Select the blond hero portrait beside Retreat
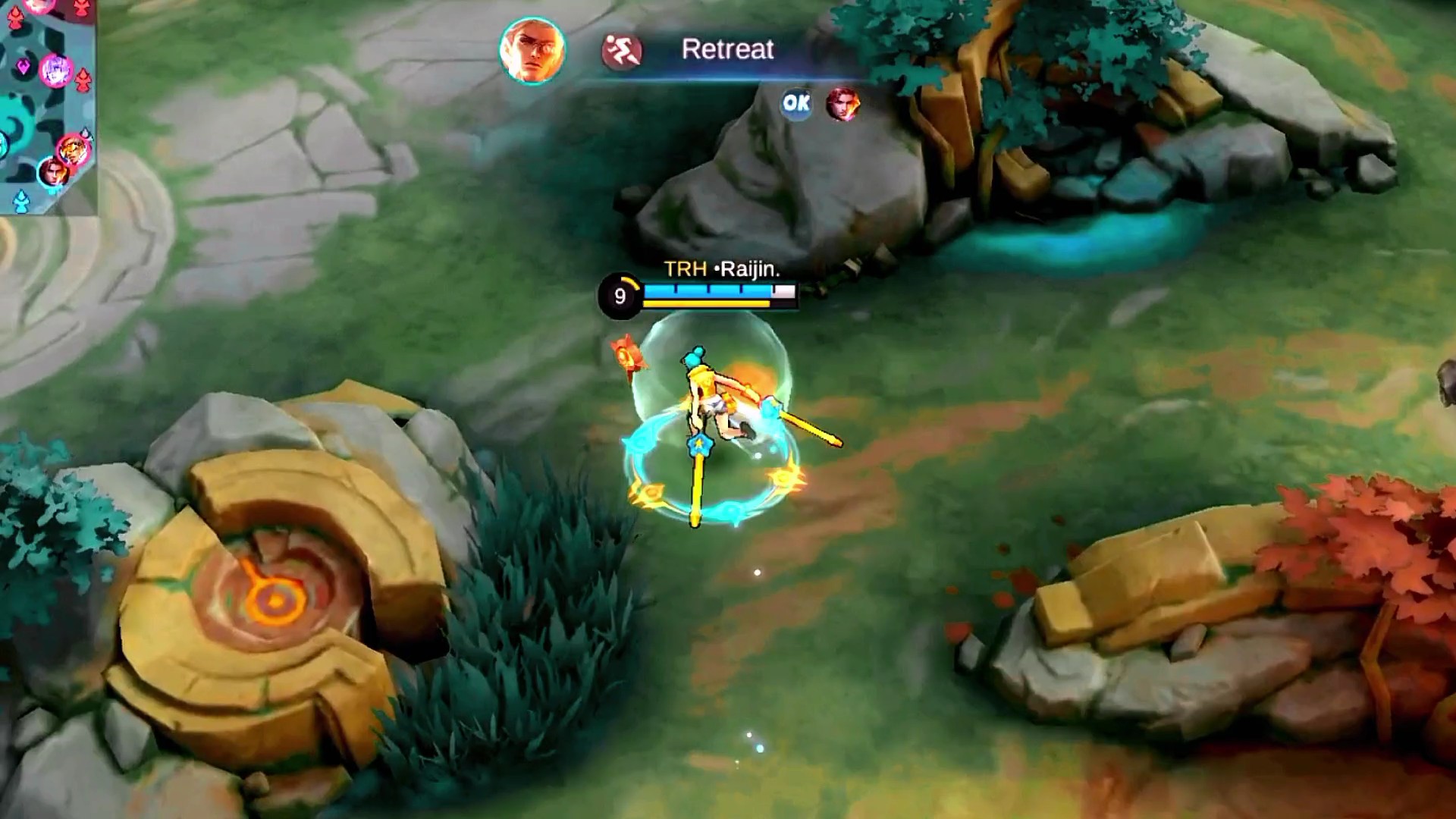Screen dimensions: 1456x819 (532, 51)
